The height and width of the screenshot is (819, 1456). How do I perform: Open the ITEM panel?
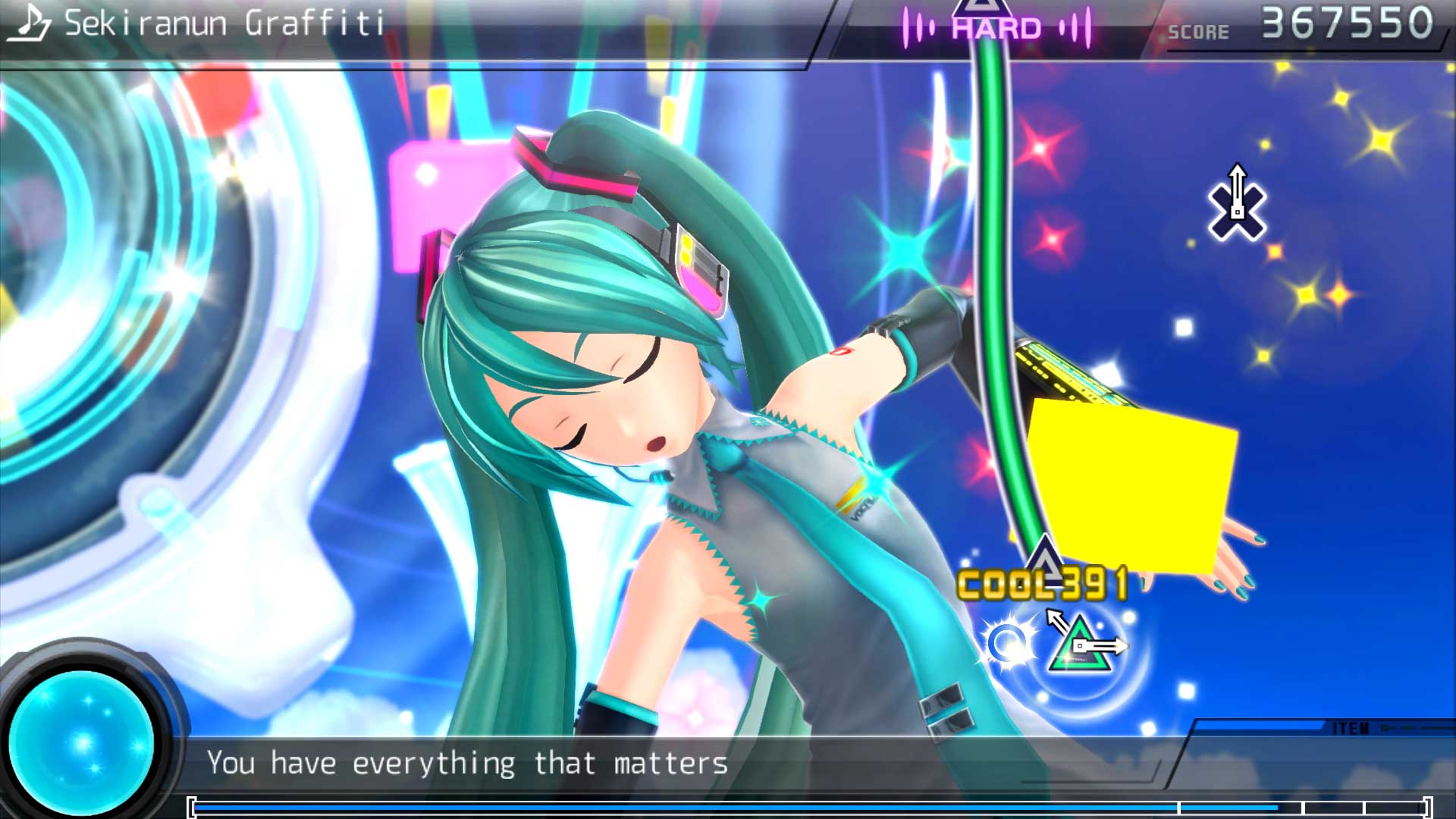click(1351, 729)
